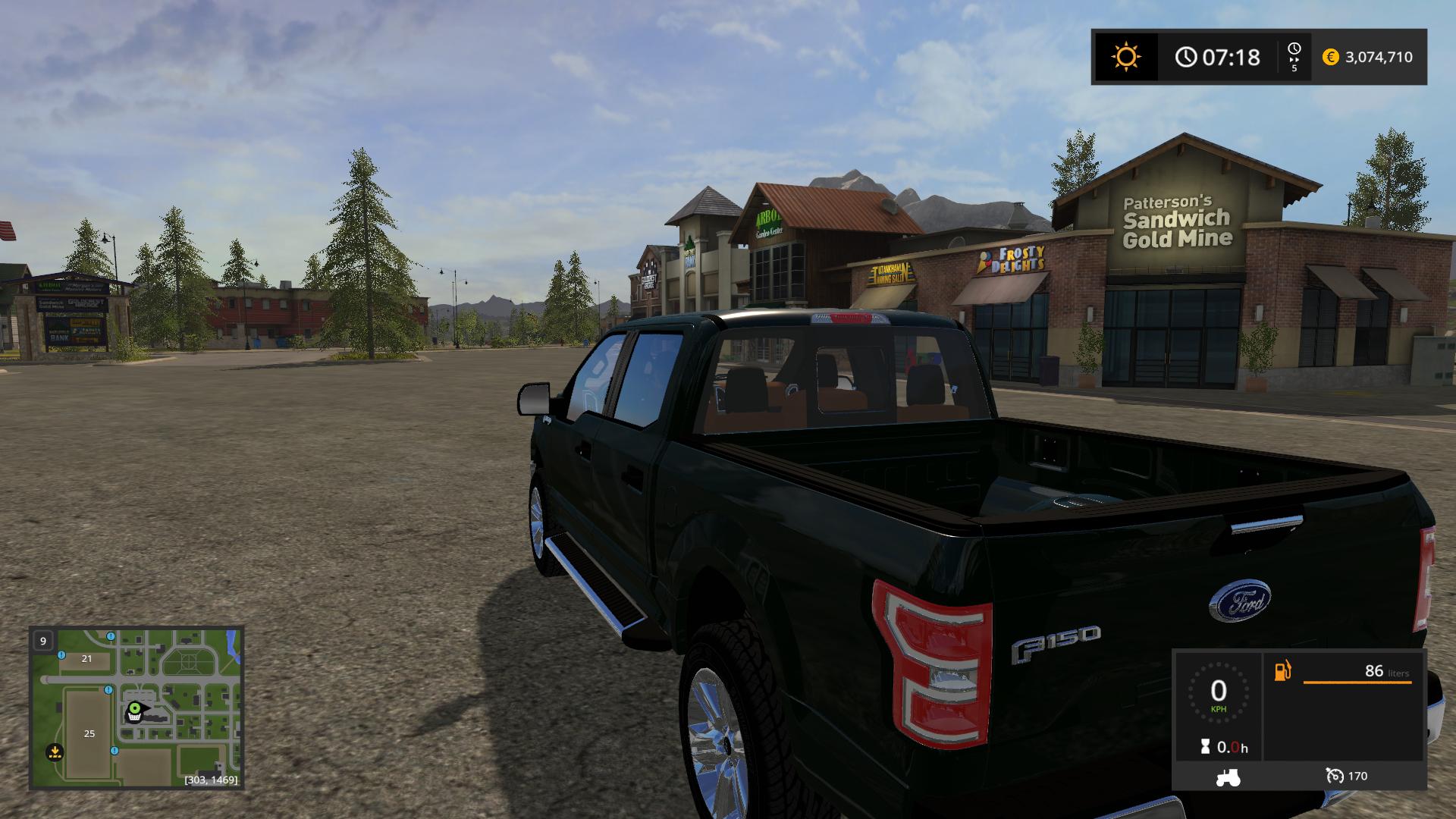Select field 25 on the minimap
1456x819 pixels.
pyautogui.click(x=89, y=733)
